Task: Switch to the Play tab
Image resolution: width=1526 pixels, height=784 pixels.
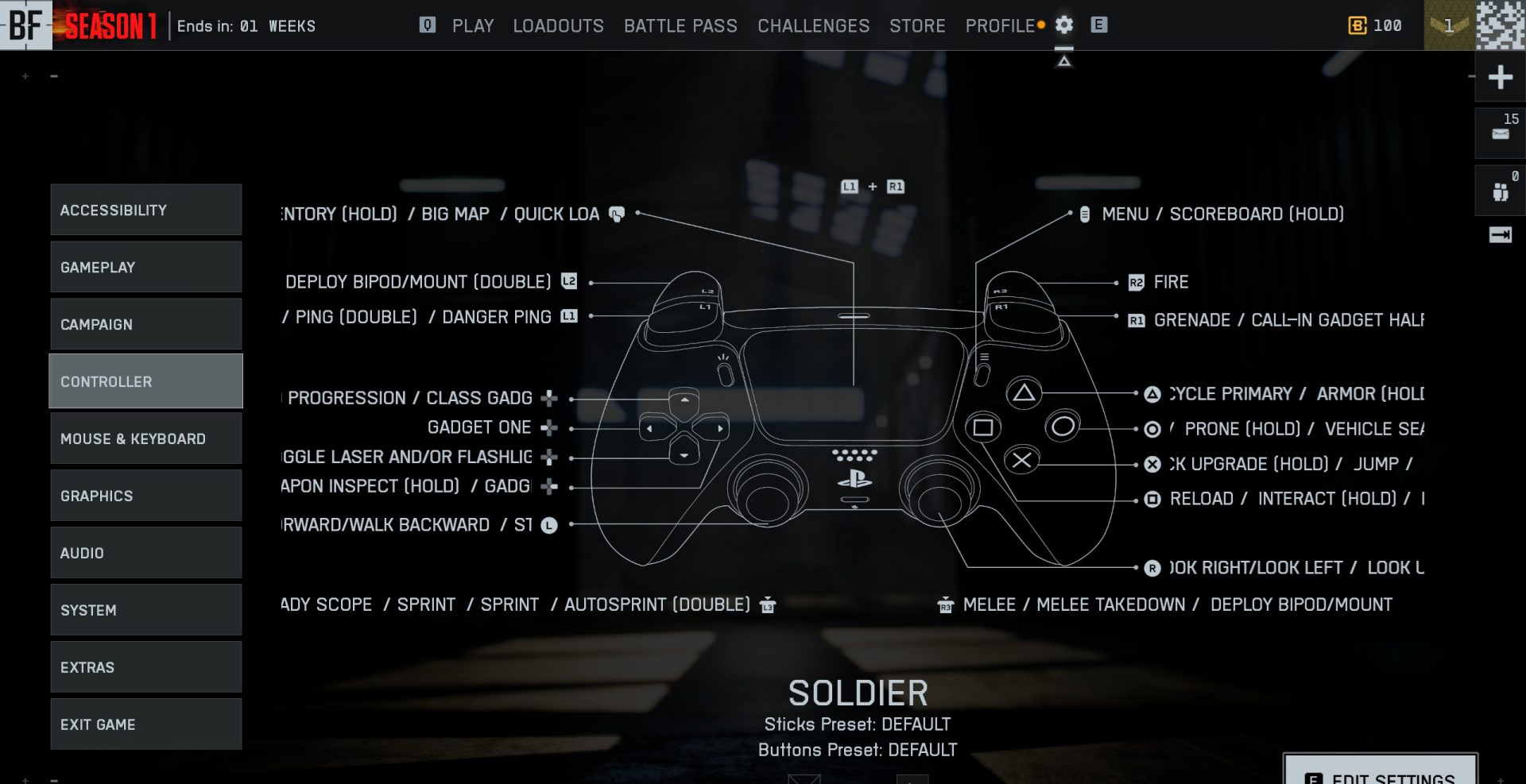Action: 473,26
